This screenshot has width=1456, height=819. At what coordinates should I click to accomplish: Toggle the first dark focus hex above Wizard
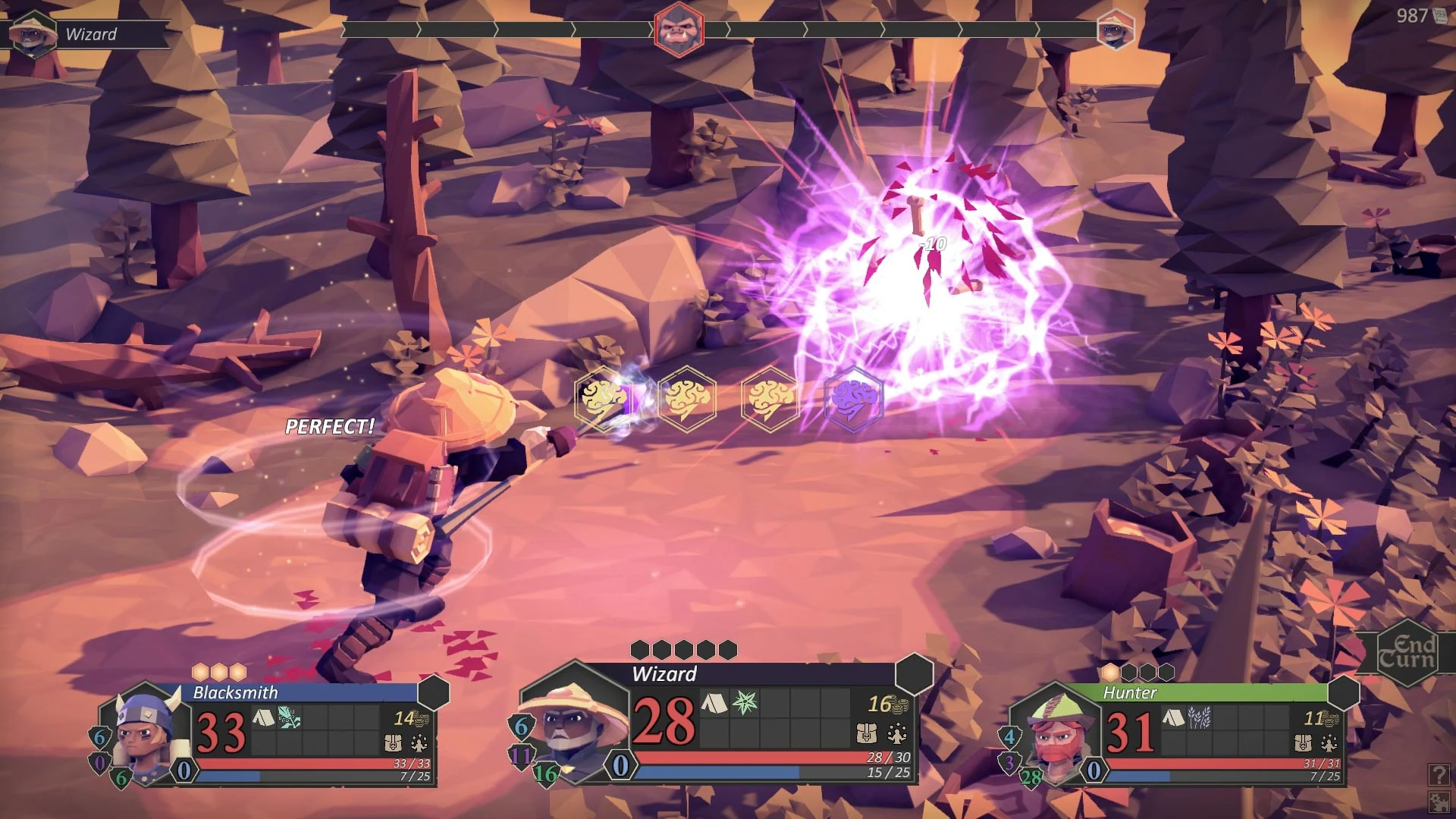tap(639, 648)
